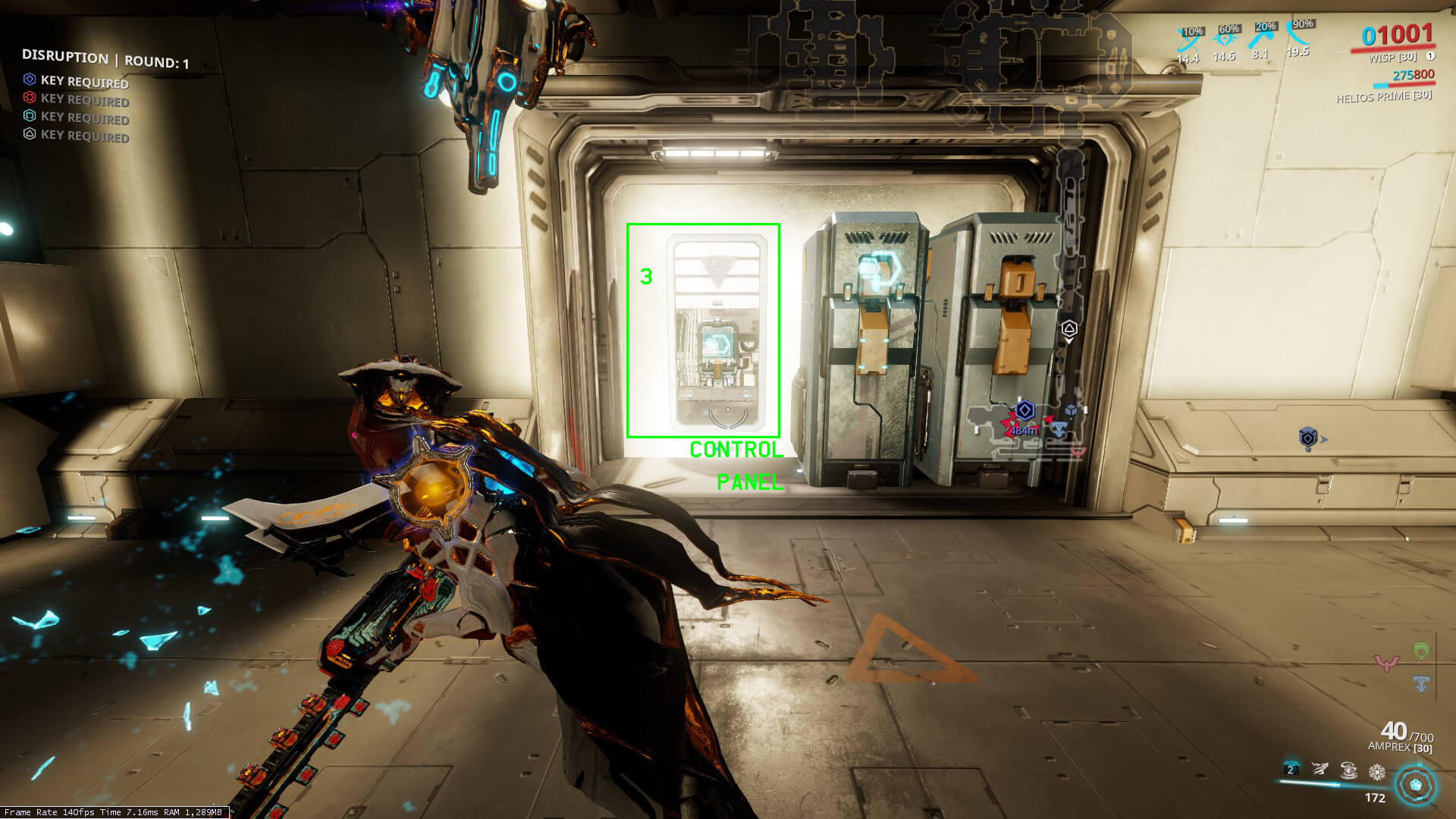Activate the first ability showing number 2
The width and height of the screenshot is (1456, 819).
1291,770
